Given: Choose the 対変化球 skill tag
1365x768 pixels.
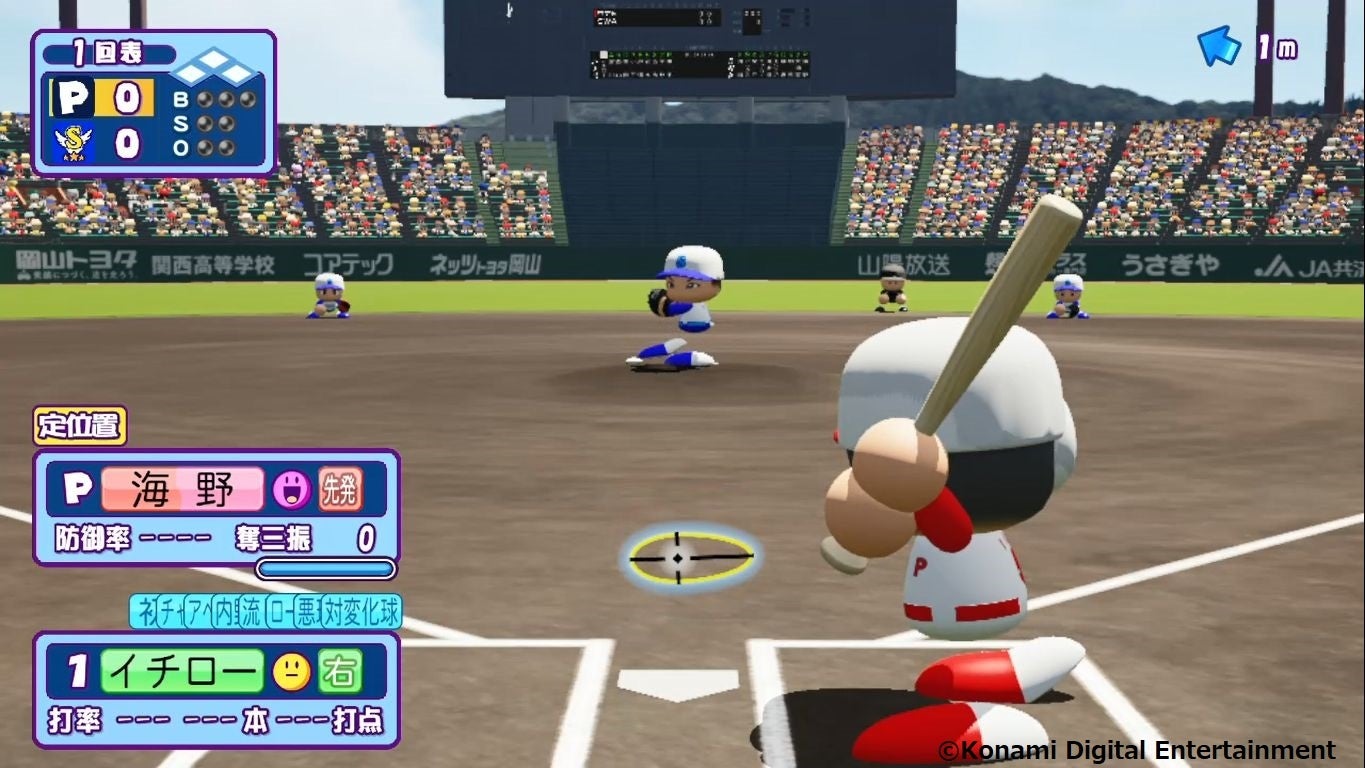Looking at the screenshot, I should point(361,612).
